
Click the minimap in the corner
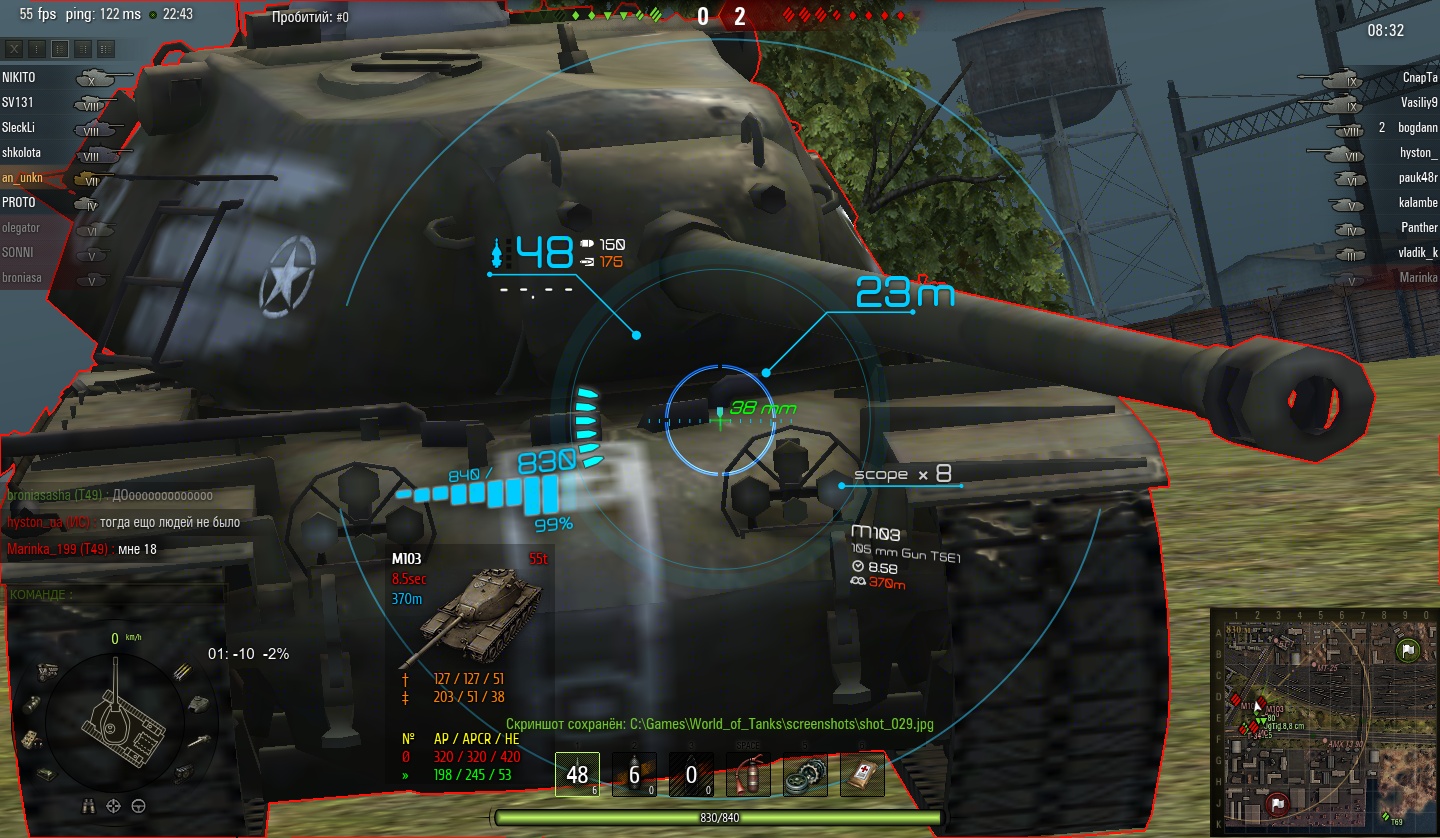[1322, 720]
